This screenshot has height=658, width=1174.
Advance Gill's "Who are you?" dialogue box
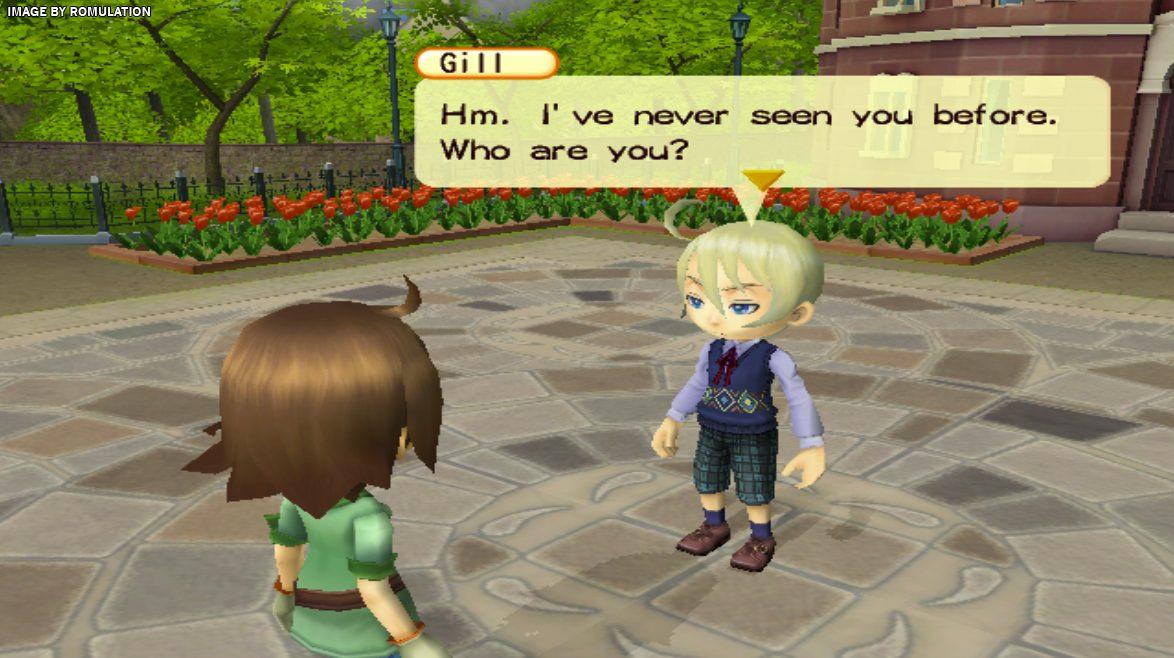coord(760,130)
